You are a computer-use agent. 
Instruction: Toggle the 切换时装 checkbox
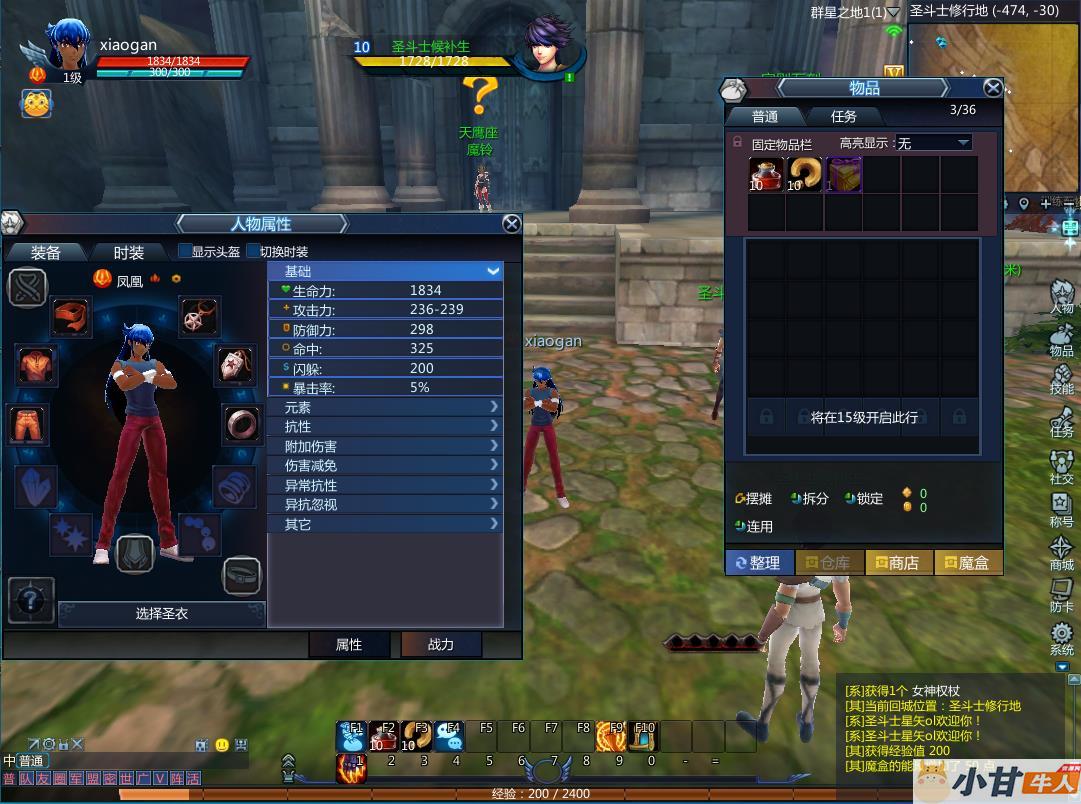(x=253, y=251)
